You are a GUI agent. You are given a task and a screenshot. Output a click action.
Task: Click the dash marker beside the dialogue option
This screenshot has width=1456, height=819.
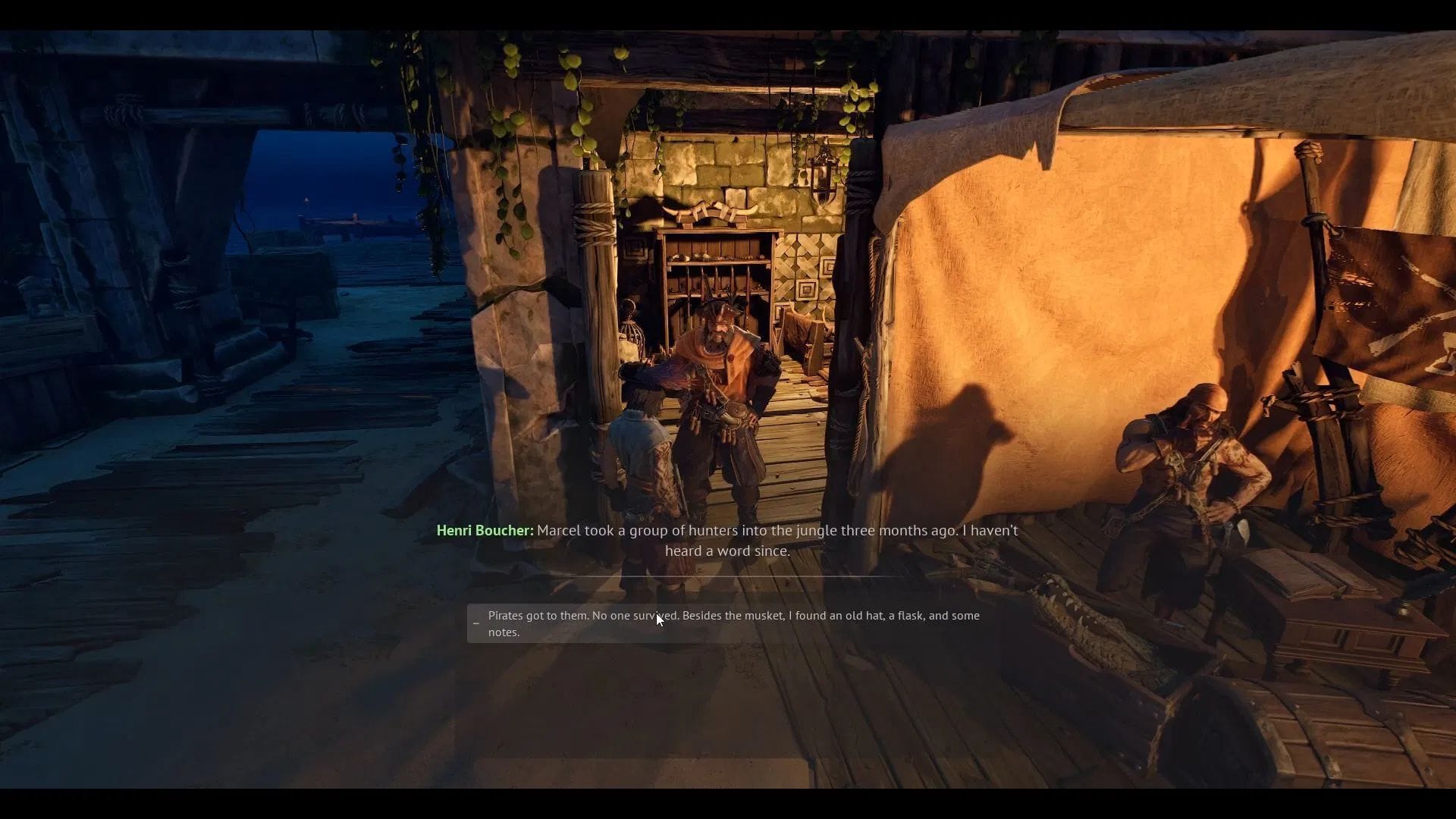pyautogui.click(x=476, y=622)
